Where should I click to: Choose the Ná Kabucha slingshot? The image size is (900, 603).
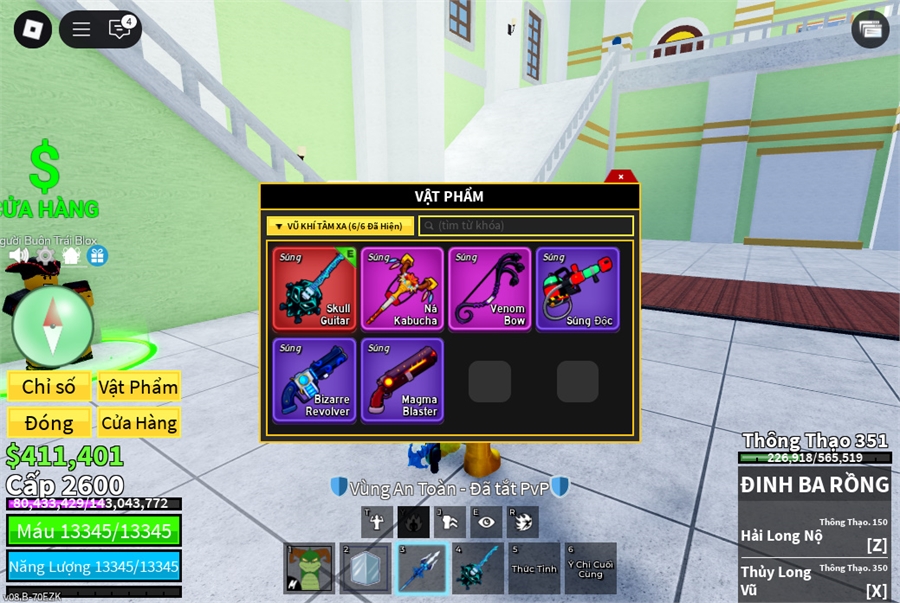tap(402, 289)
